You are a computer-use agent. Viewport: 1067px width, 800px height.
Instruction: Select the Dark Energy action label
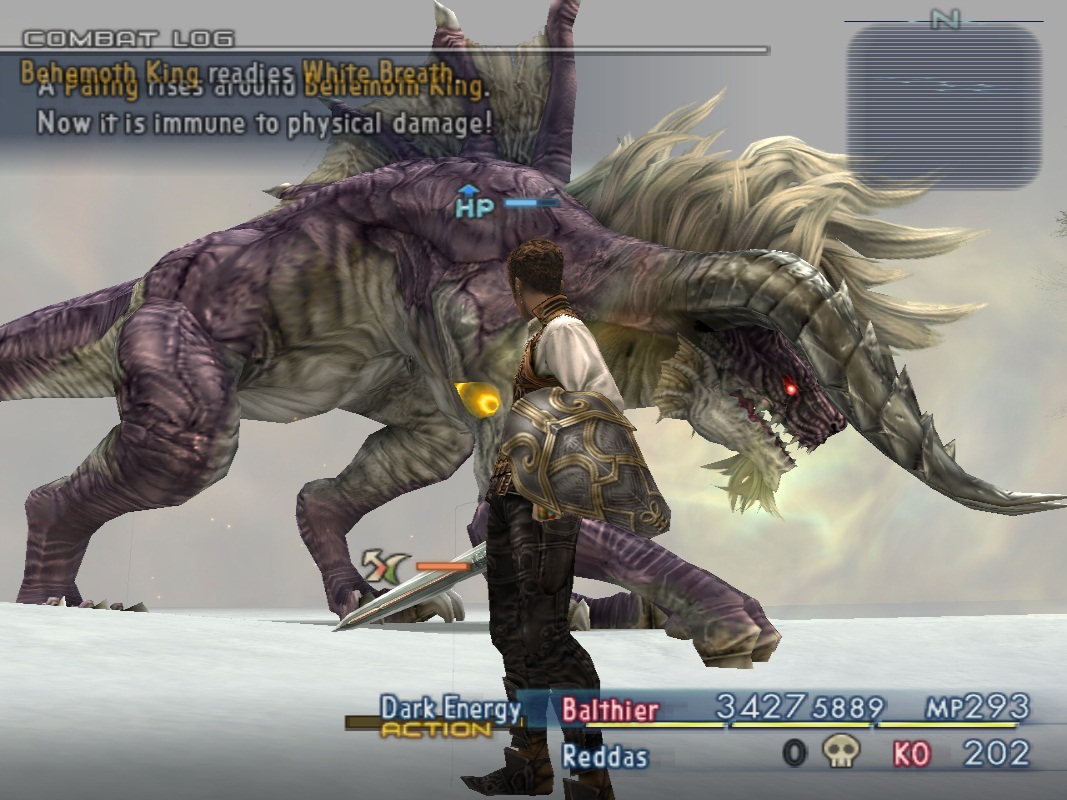[x=450, y=709]
